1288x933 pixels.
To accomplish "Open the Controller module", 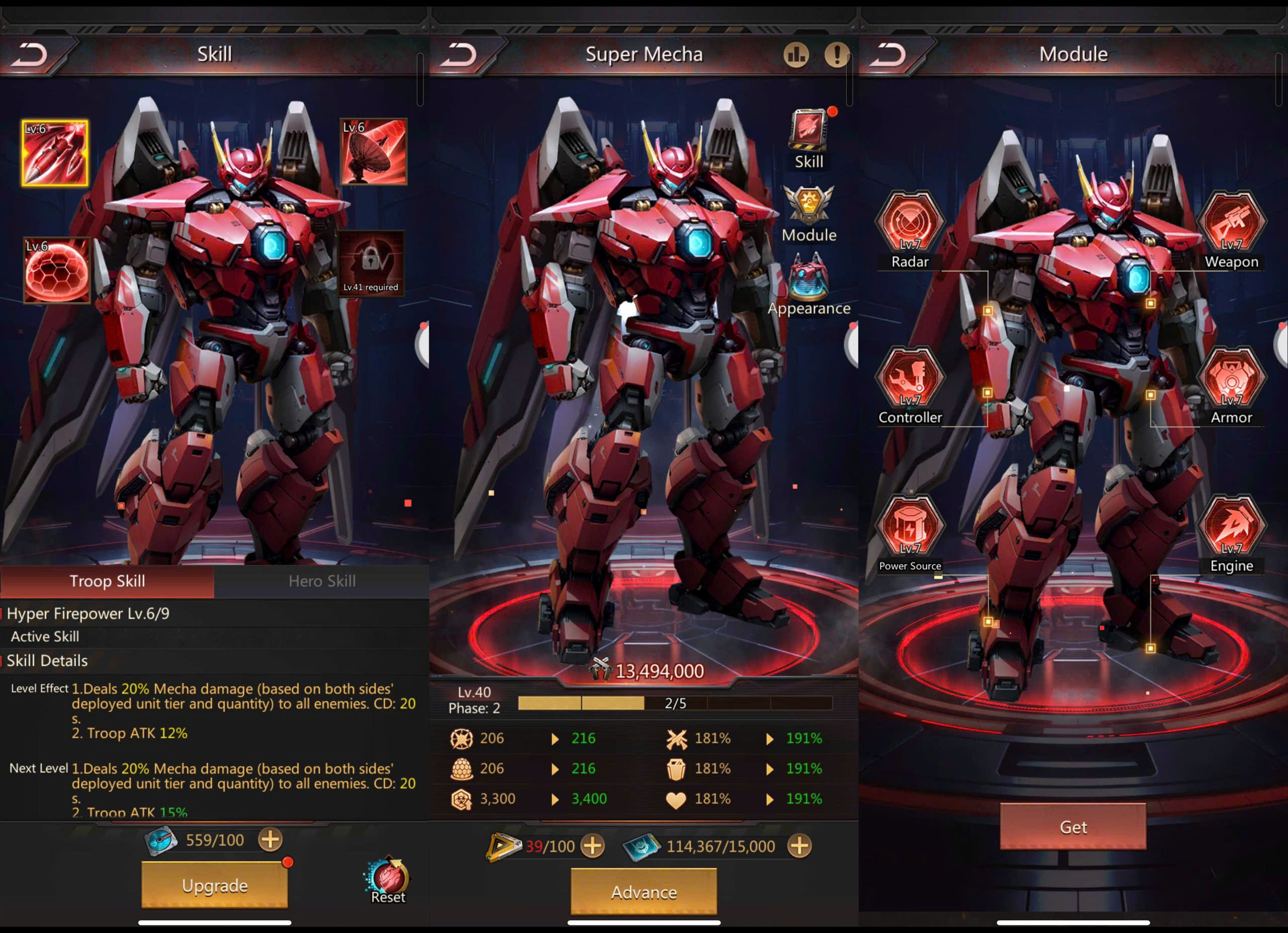I will point(910,379).
